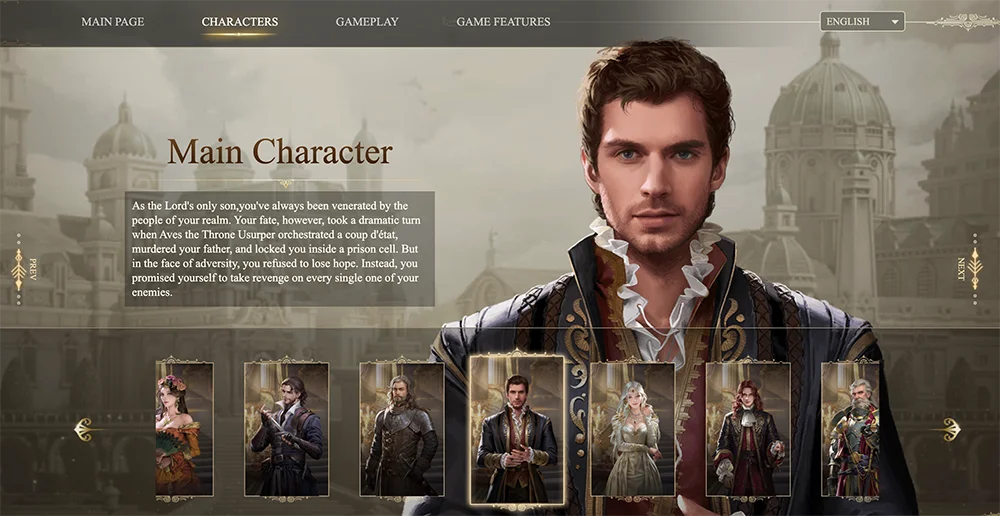This screenshot has width=1000, height=516.
Task: Click the PREV arrow control
Action: click(20, 269)
